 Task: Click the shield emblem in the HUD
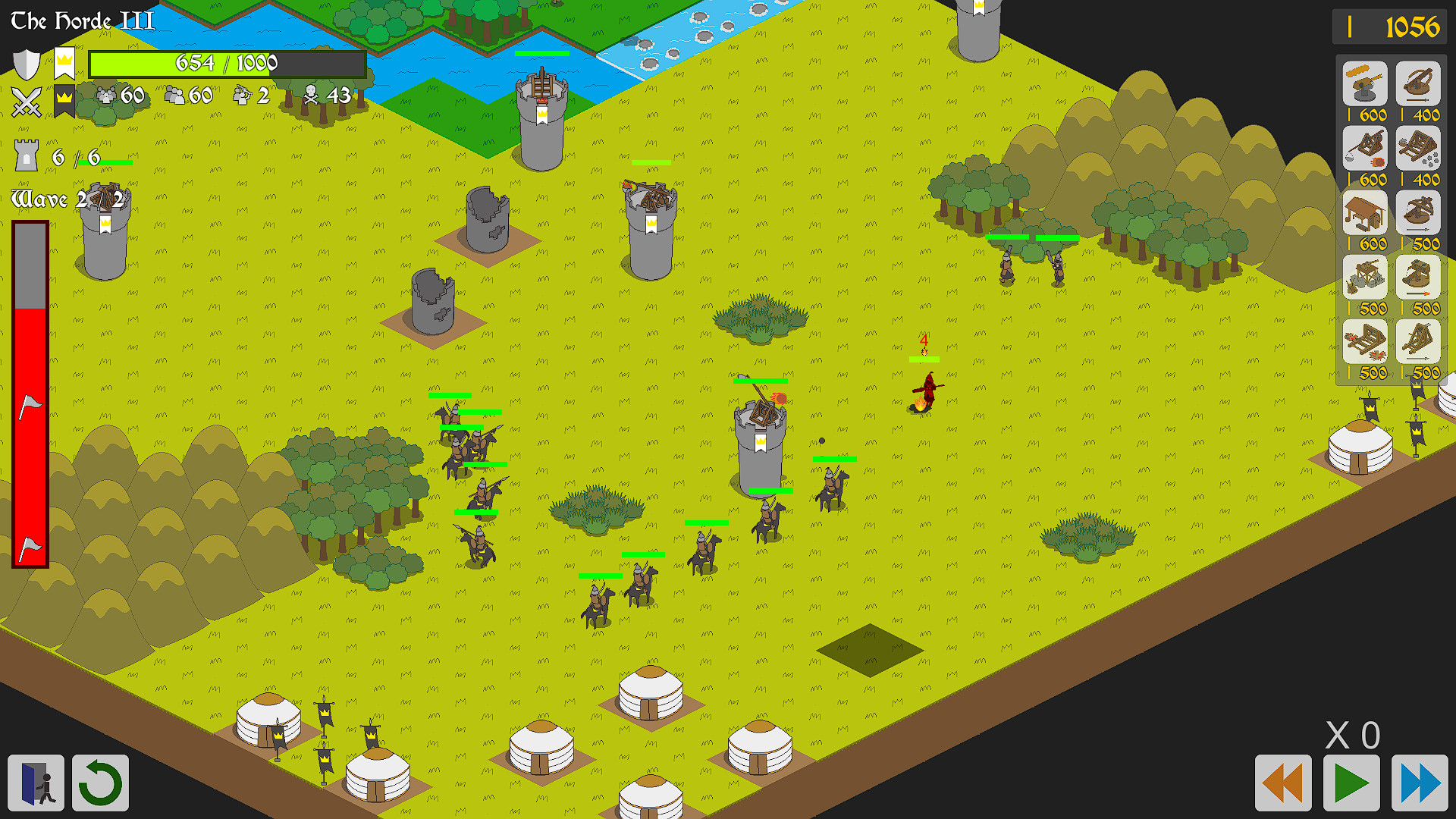click(27, 64)
